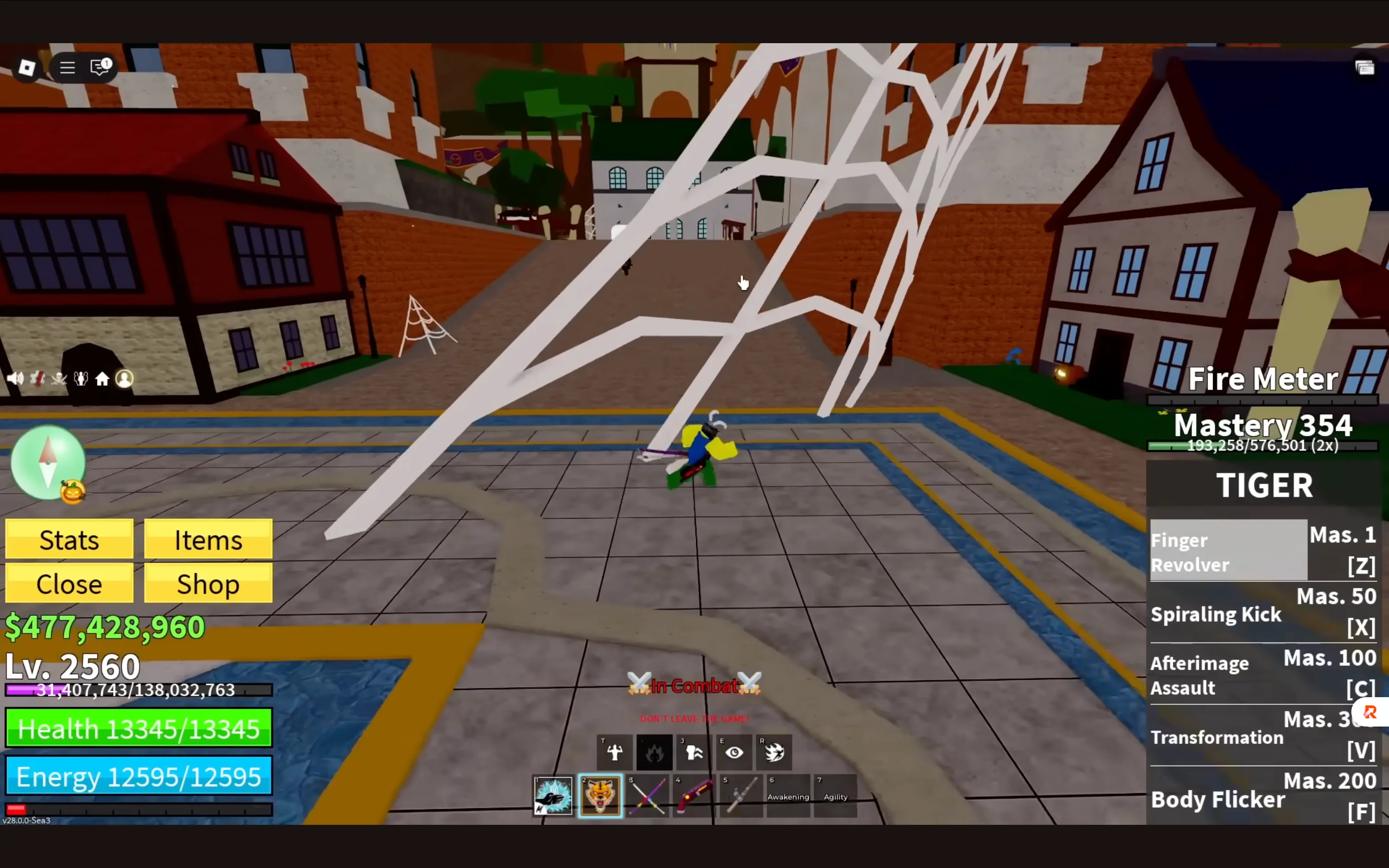Open the Roblox hamburger menu

click(x=67, y=67)
